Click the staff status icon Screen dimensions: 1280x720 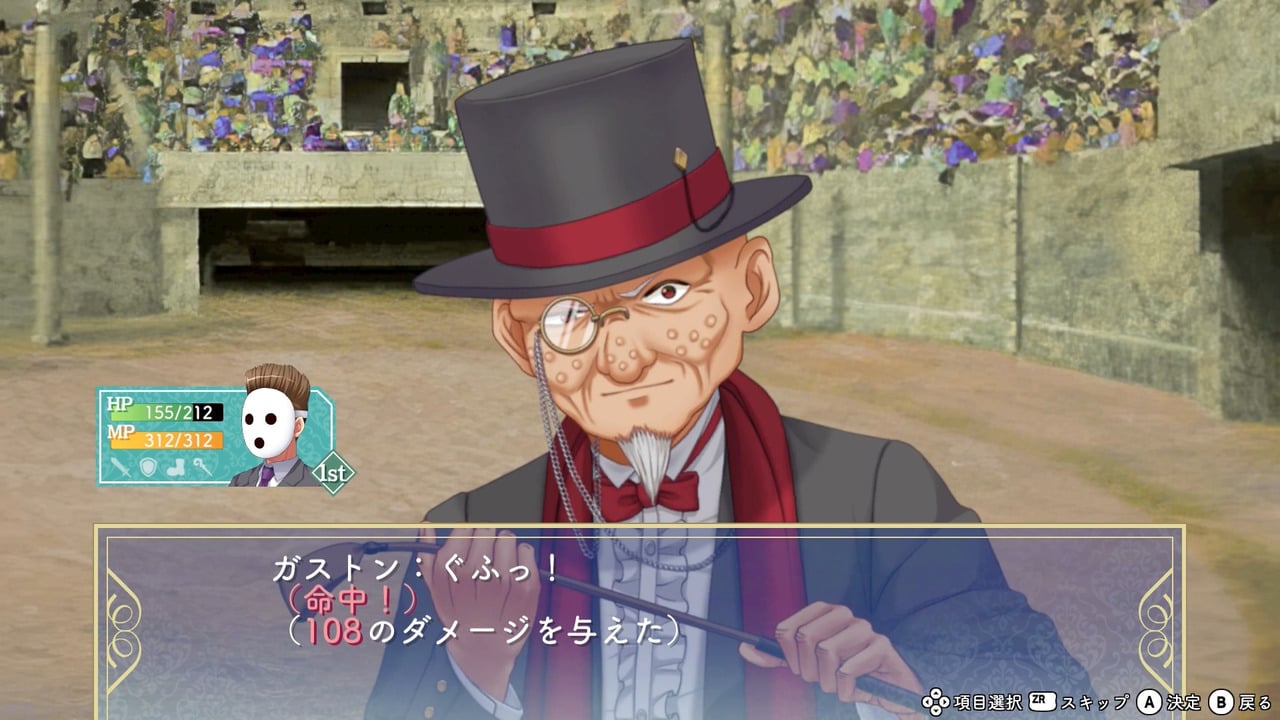202,466
